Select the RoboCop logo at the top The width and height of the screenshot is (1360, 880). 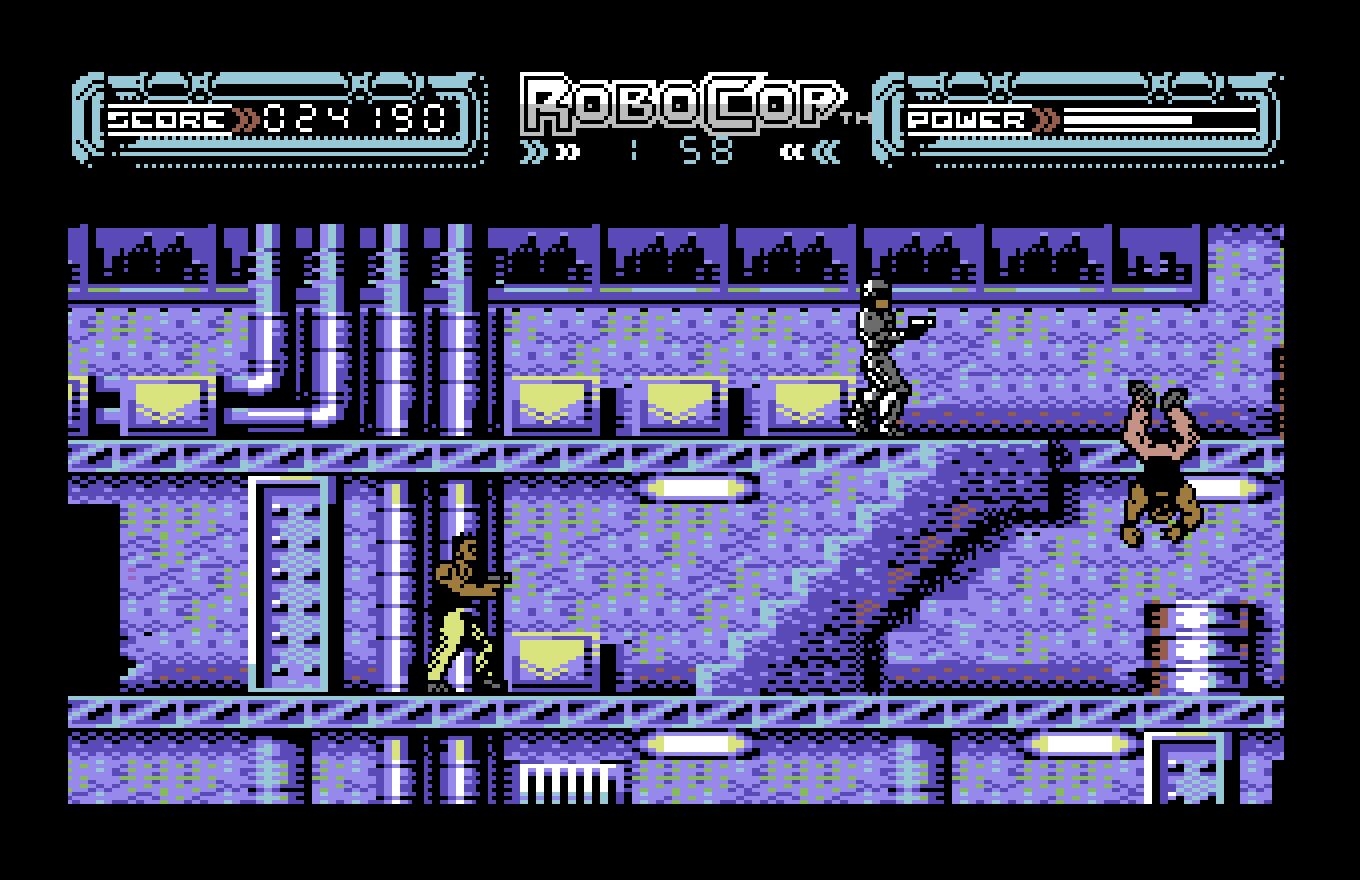680,100
